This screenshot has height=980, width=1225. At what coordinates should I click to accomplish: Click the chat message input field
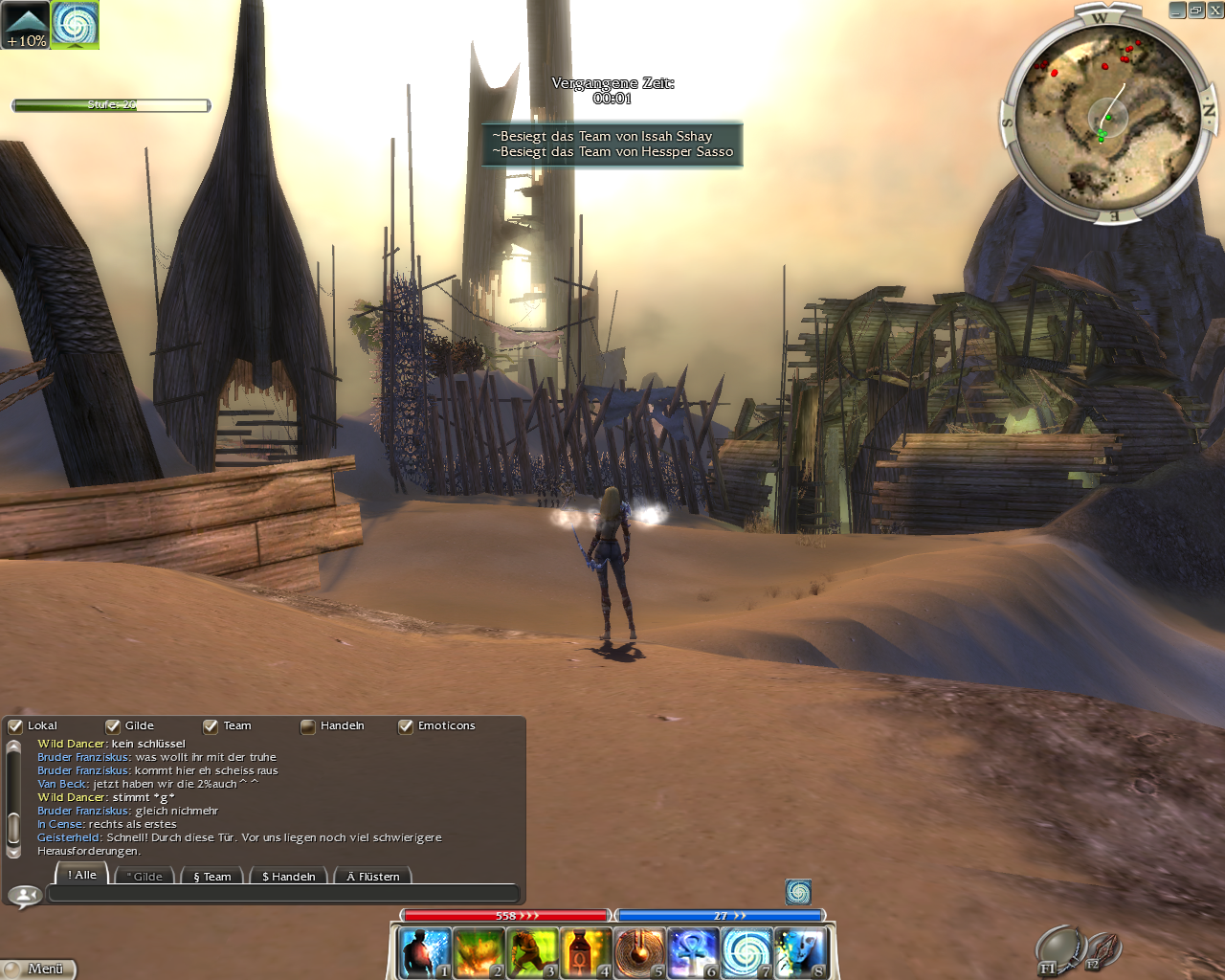pyautogui.click(x=282, y=894)
